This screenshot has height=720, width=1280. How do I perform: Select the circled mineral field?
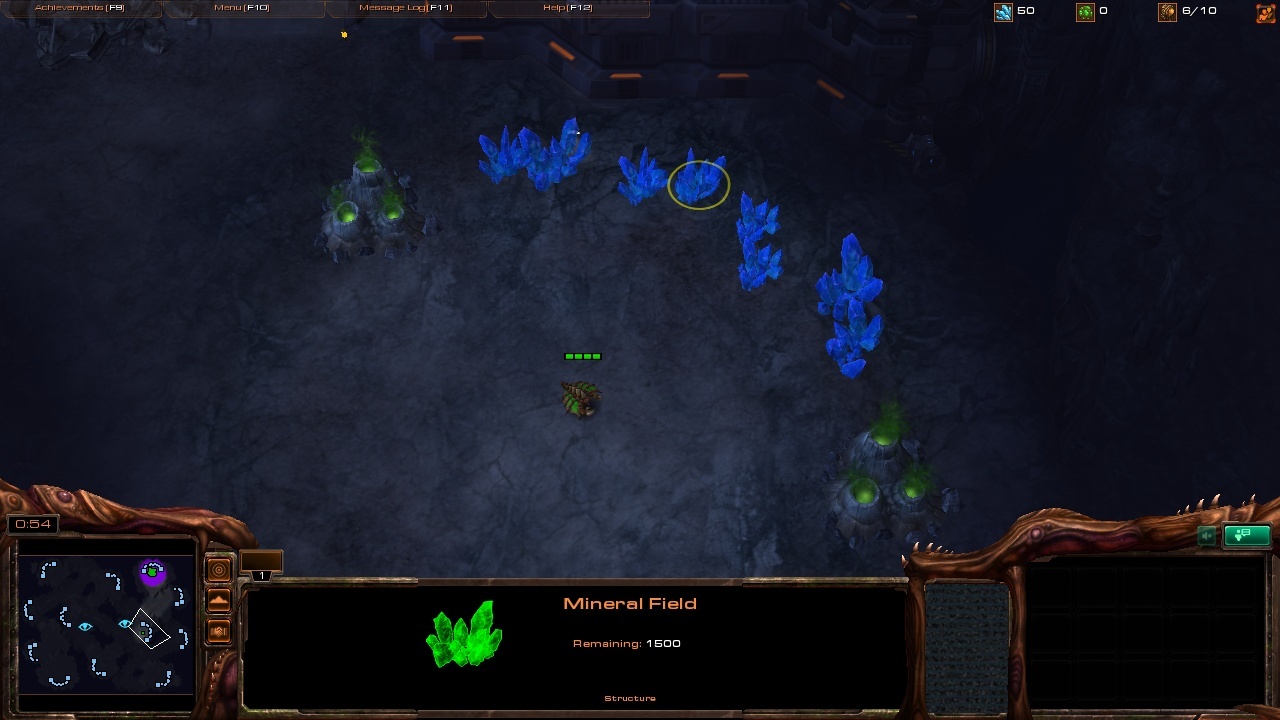pos(699,183)
